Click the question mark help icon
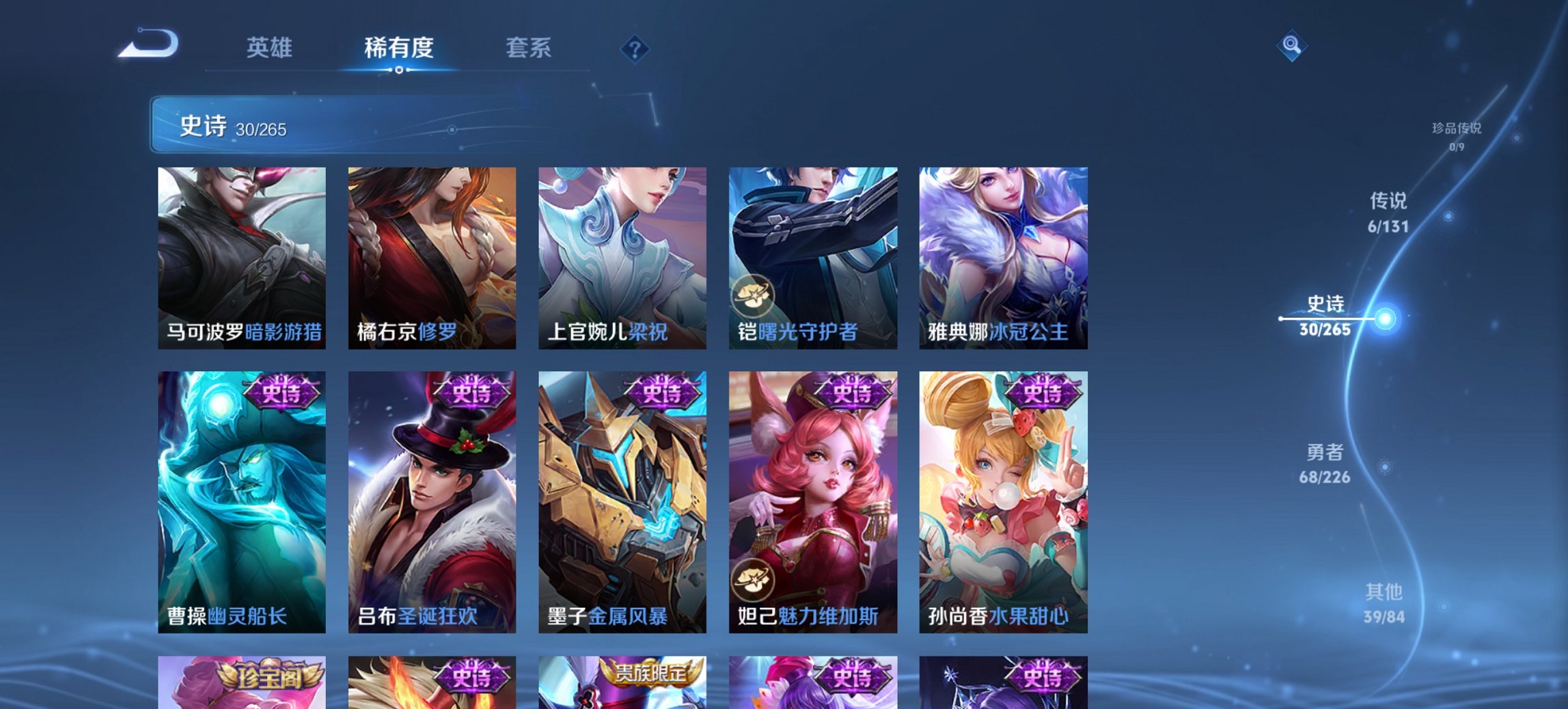This screenshot has width=1568, height=709. click(635, 48)
